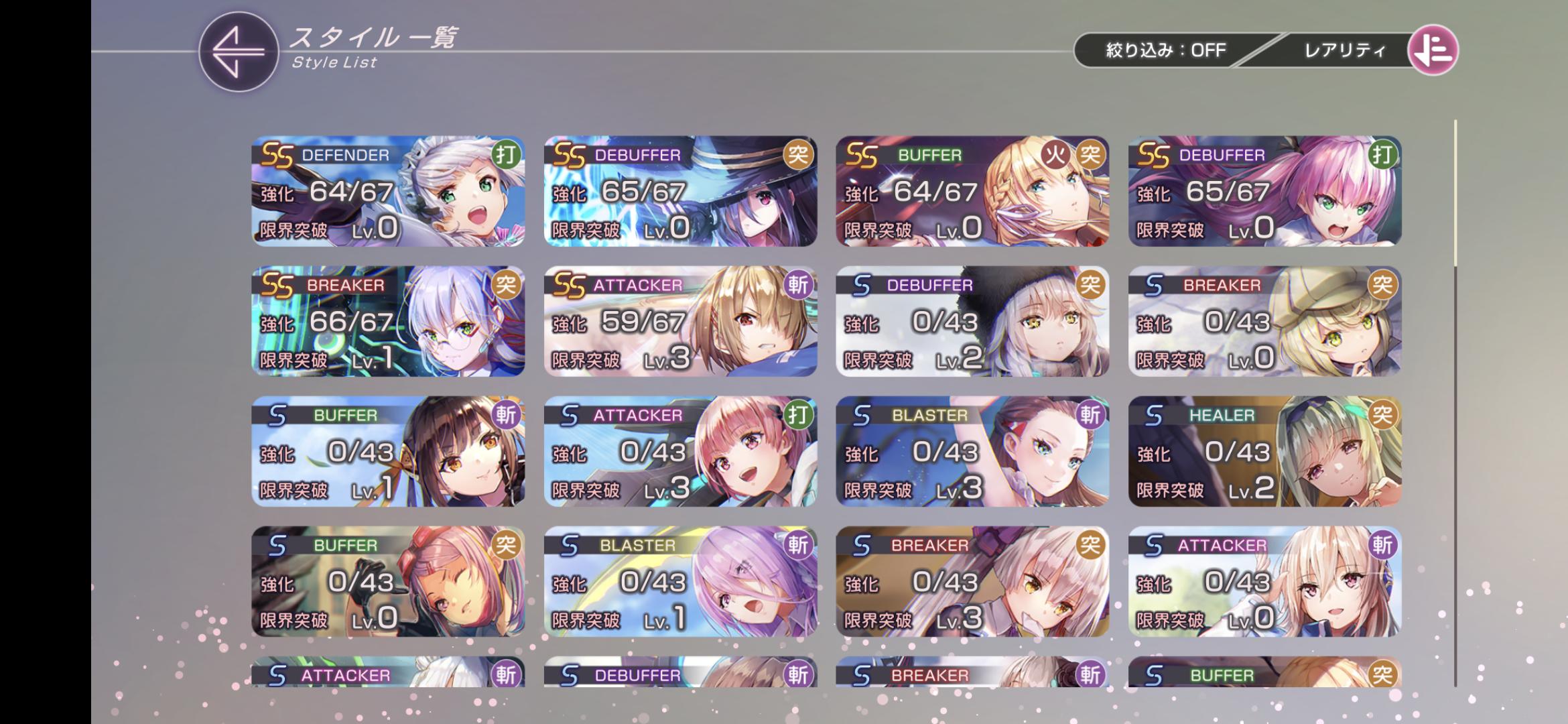
Task: Select the S BREAKER with beige cap
Action: (1264, 321)
